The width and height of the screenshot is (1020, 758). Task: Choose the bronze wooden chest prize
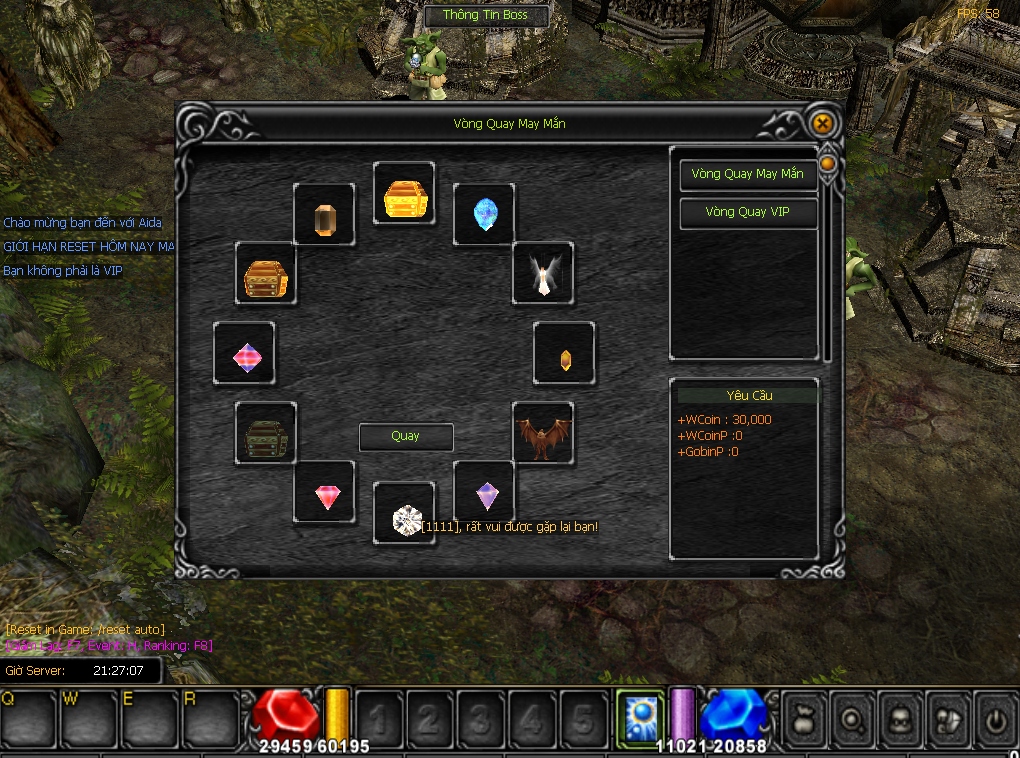(266, 275)
